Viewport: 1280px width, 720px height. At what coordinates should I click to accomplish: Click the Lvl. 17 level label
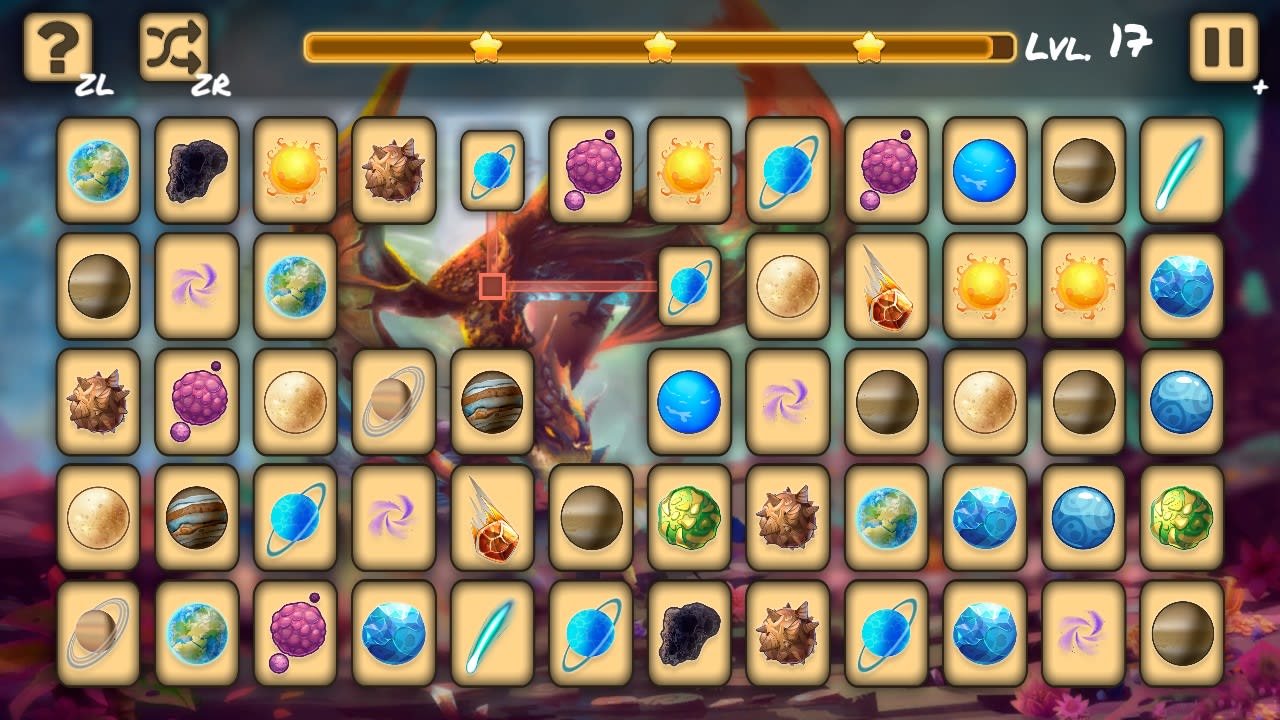click(x=1090, y=45)
